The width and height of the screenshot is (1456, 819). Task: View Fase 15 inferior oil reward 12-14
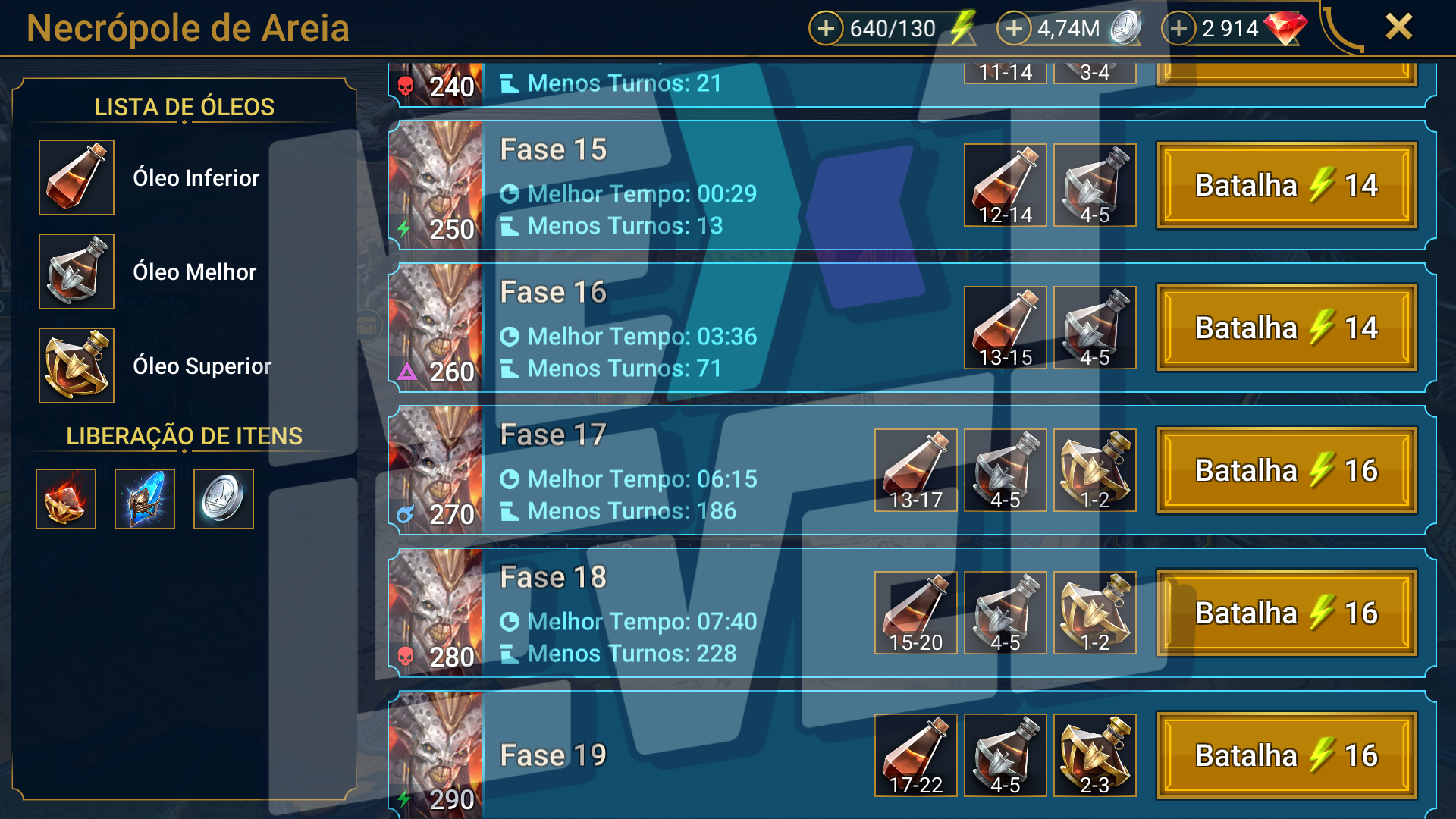click(x=1005, y=185)
